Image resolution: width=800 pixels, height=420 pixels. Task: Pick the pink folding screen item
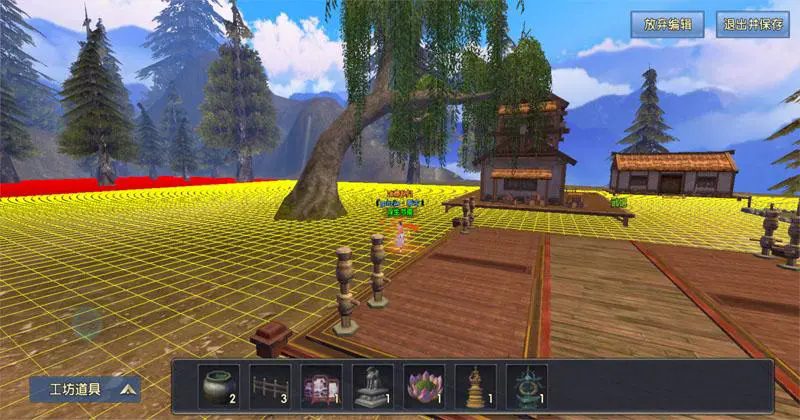[x=322, y=385]
